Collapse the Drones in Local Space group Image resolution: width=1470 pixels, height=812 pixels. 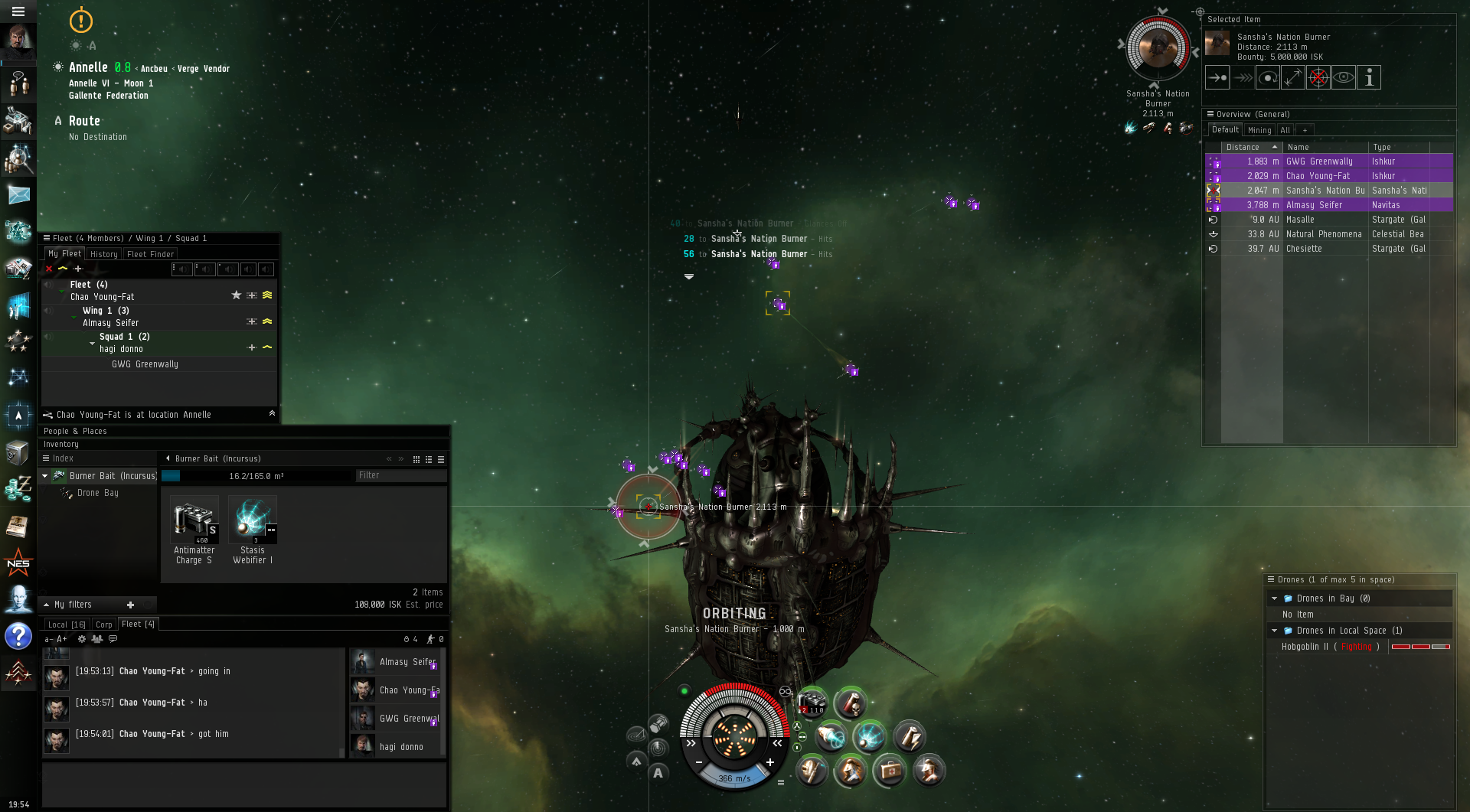[x=1275, y=631]
